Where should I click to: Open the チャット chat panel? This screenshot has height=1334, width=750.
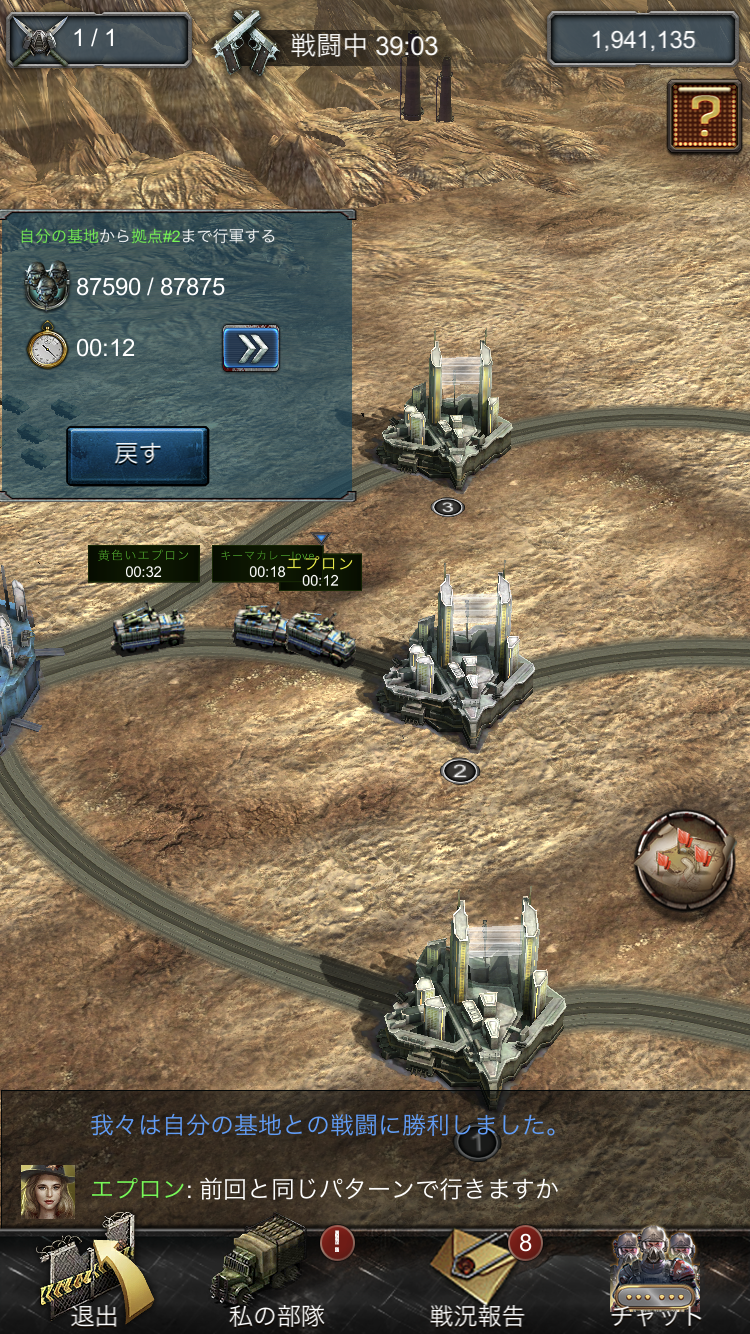click(x=655, y=1281)
